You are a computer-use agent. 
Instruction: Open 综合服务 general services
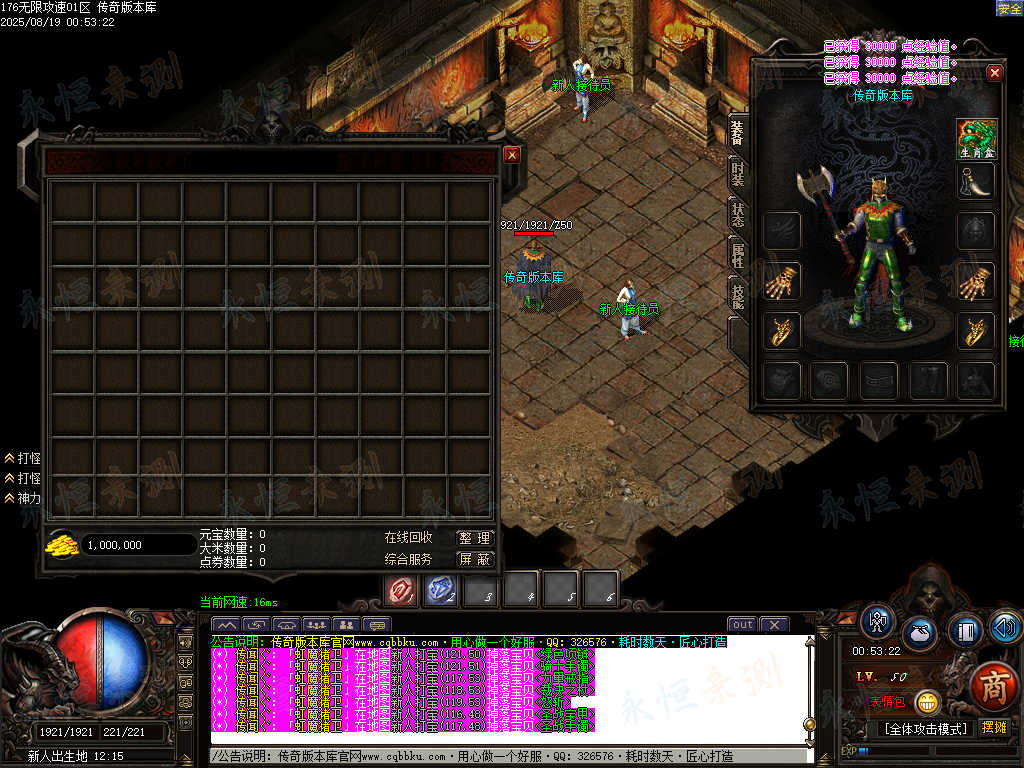(x=408, y=559)
